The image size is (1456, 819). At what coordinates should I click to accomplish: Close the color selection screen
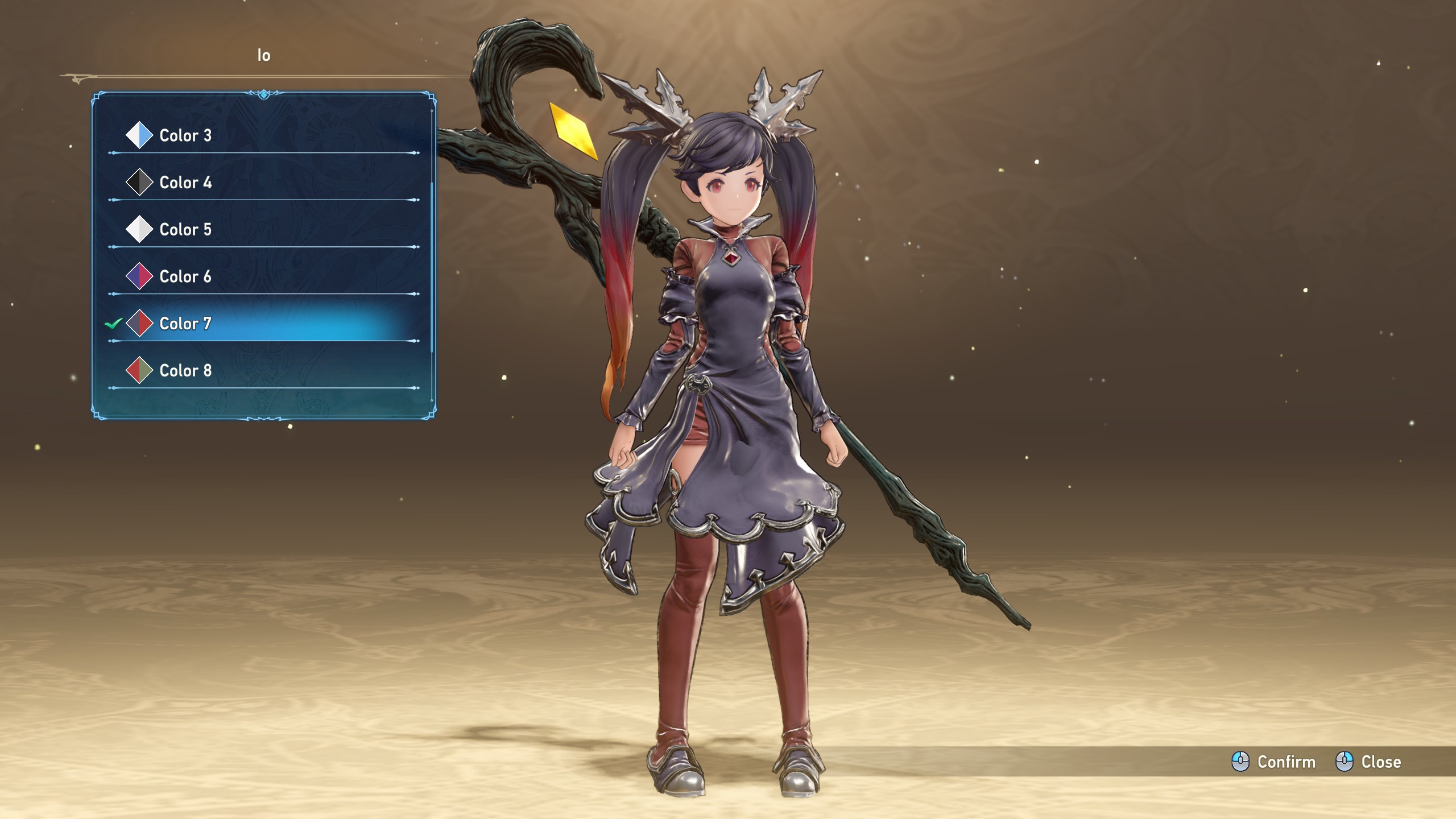click(1368, 762)
